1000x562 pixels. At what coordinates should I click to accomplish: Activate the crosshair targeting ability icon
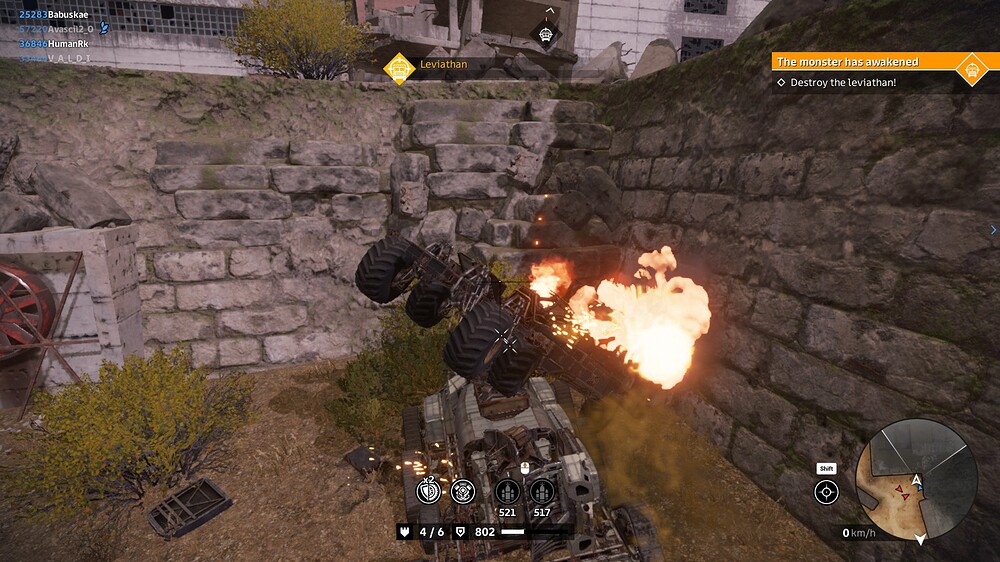[x=826, y=491]
